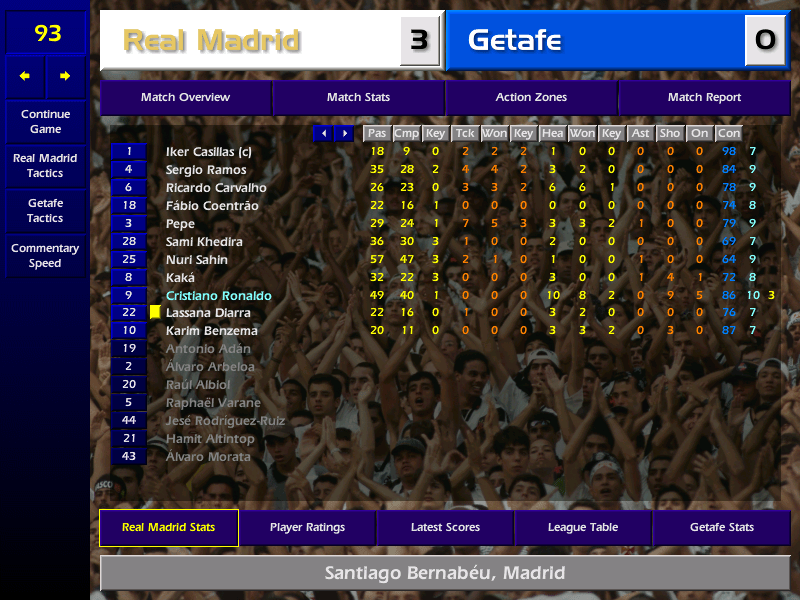Switch to Getafe Stats
The height and width of the screenshot is (600, 800).
(x=721, y=528)
